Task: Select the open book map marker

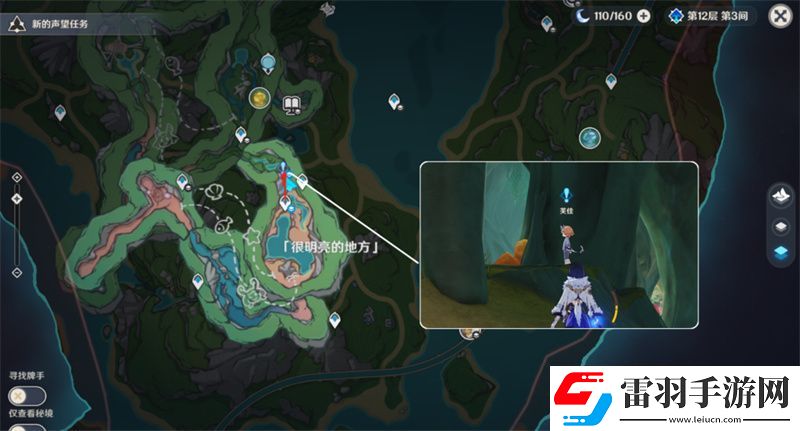Action: point(292,103)
